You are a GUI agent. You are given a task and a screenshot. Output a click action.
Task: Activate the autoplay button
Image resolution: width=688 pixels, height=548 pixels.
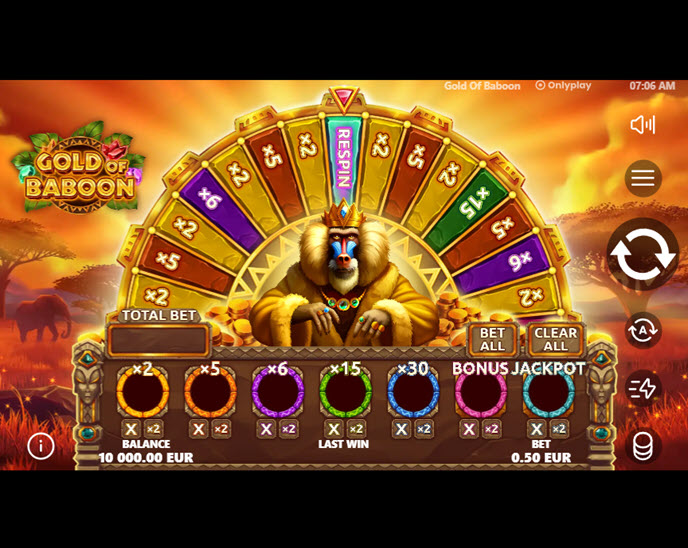coord(643,329)
